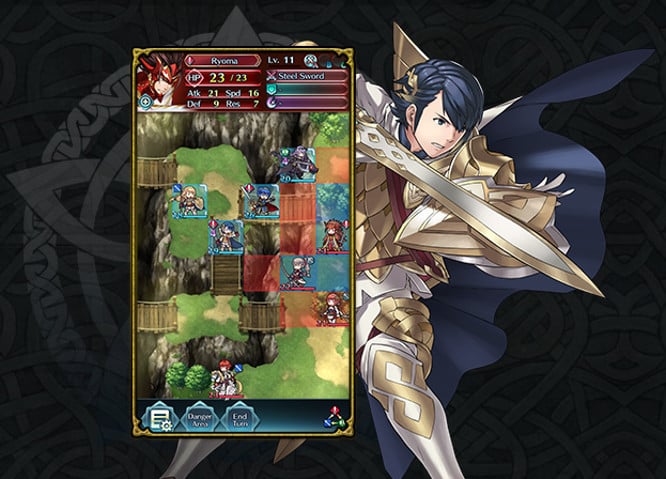Select Ryoma's portrait in the status panel
The width and height of the screenshot is (666, 479).
pyautogui.click(x=158, y=80)
